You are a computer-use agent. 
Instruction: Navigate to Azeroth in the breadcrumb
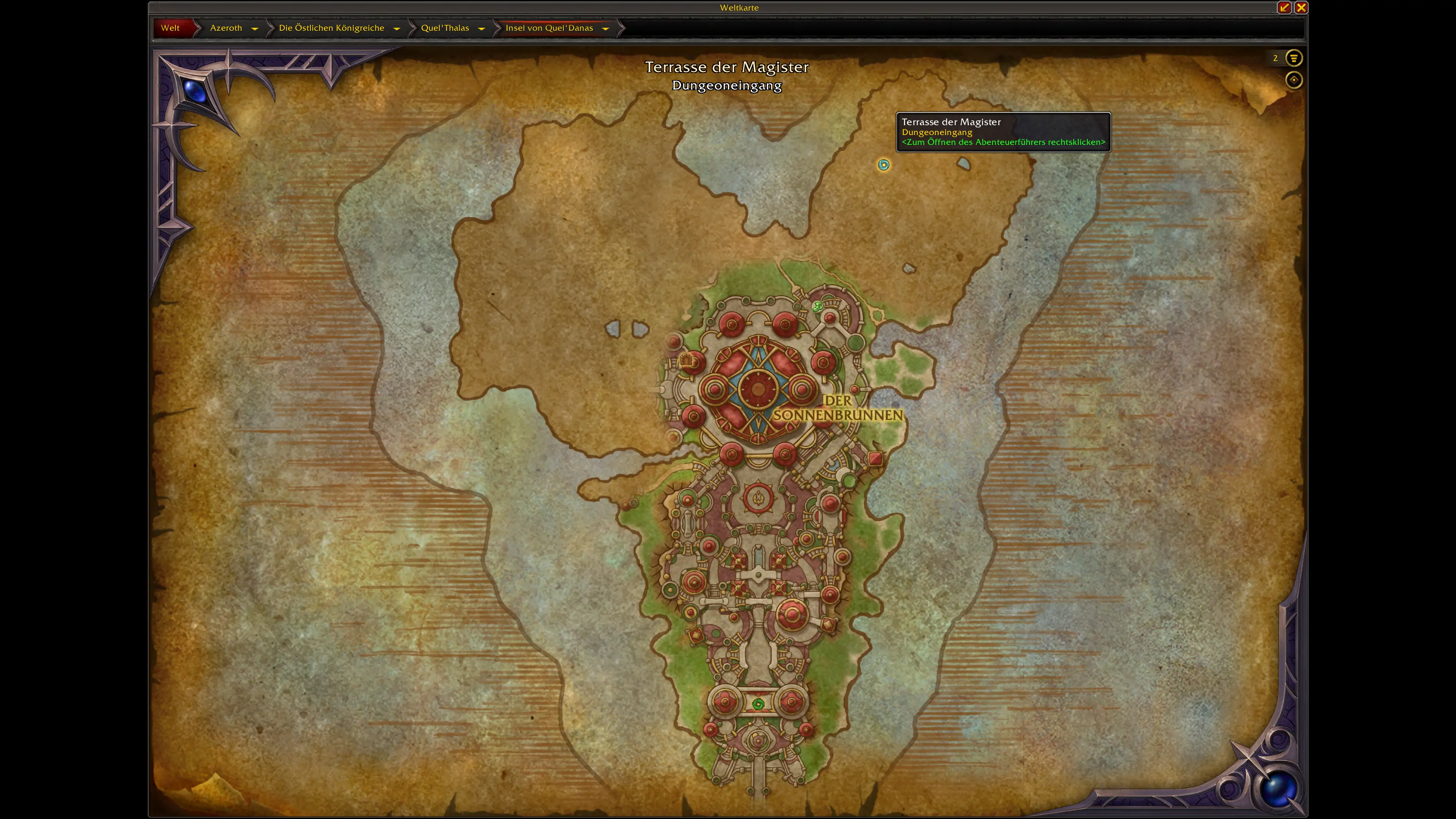pyautogui.click(x=226, y=28)
